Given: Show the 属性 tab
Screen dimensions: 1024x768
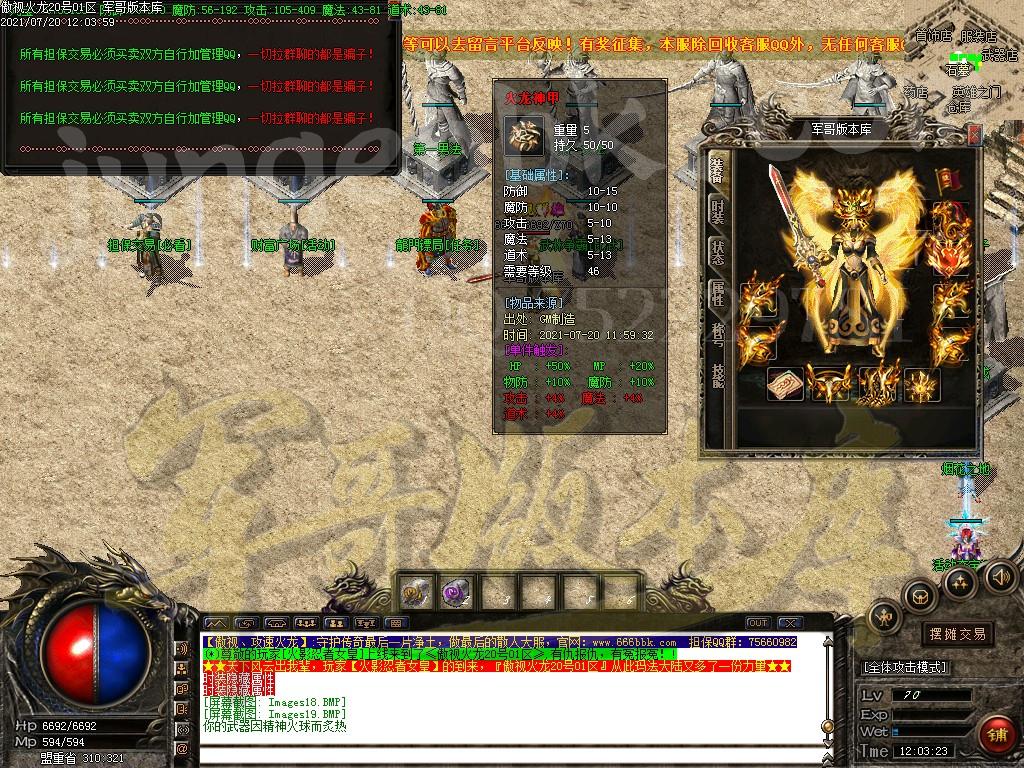Looking at the screenshot, I should tap(717, 292).
